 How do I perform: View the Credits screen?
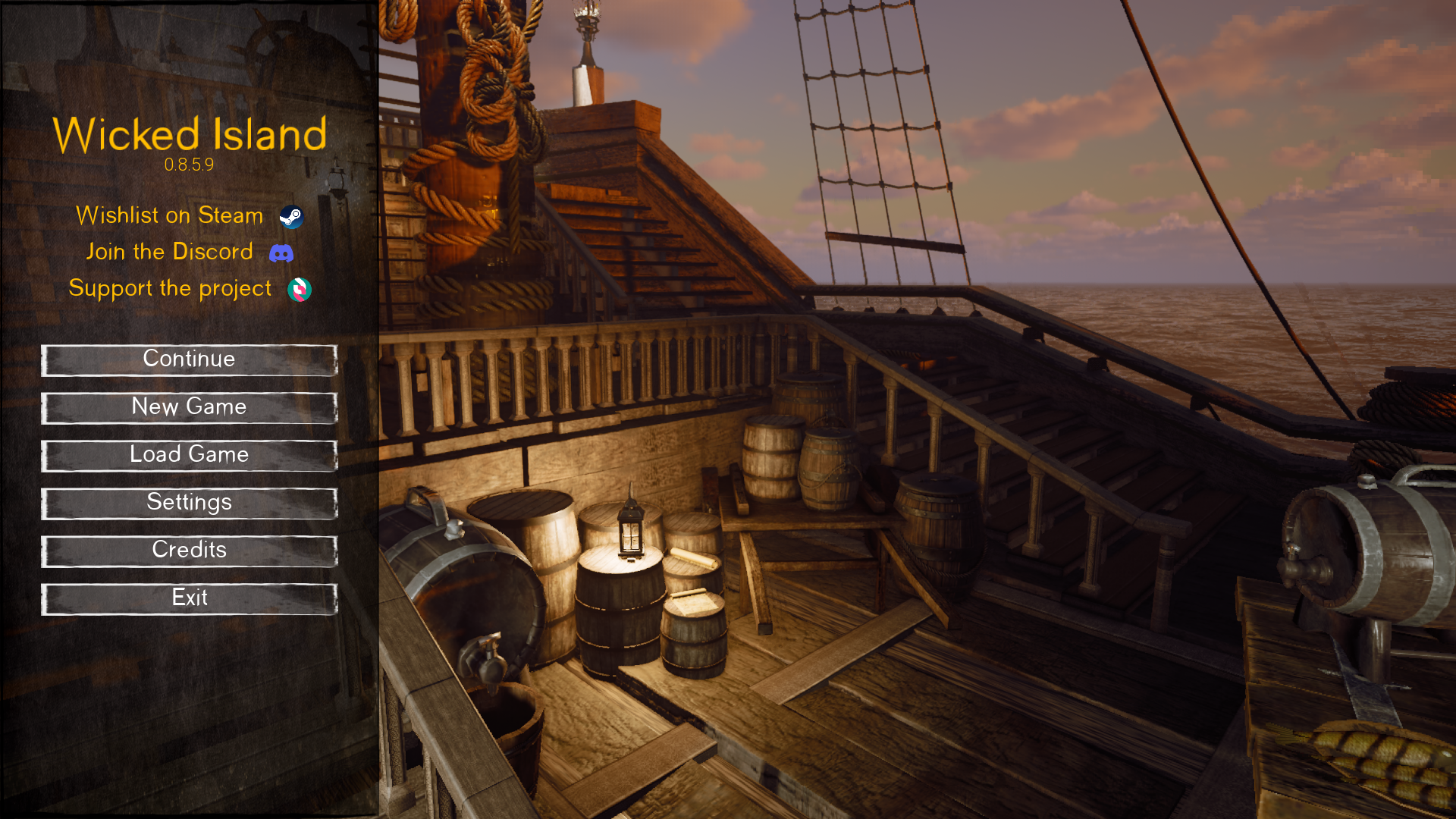coord(189,551)
